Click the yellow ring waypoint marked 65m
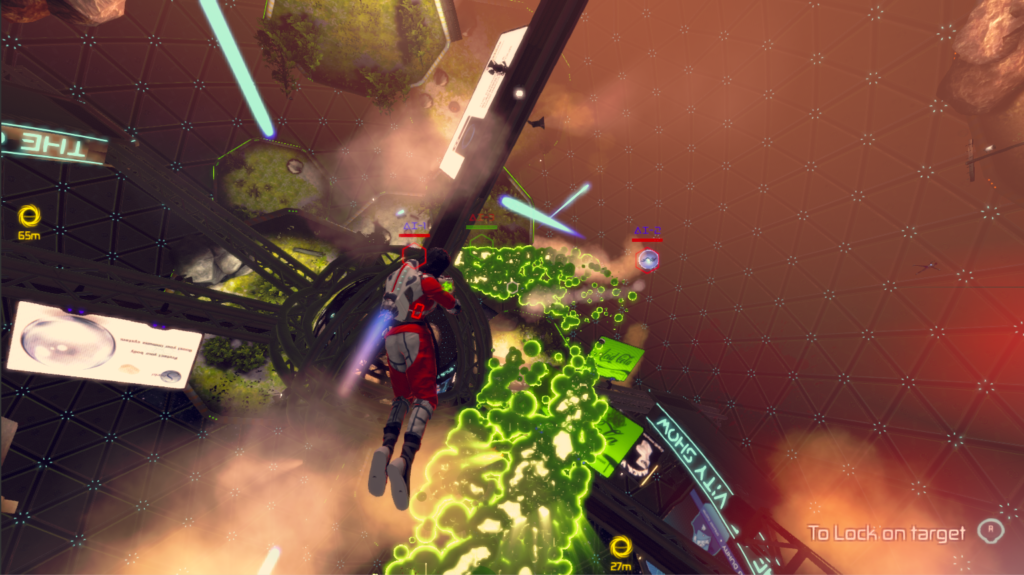1024x575 pixels. pyautogui.click(x=28, y=215)
